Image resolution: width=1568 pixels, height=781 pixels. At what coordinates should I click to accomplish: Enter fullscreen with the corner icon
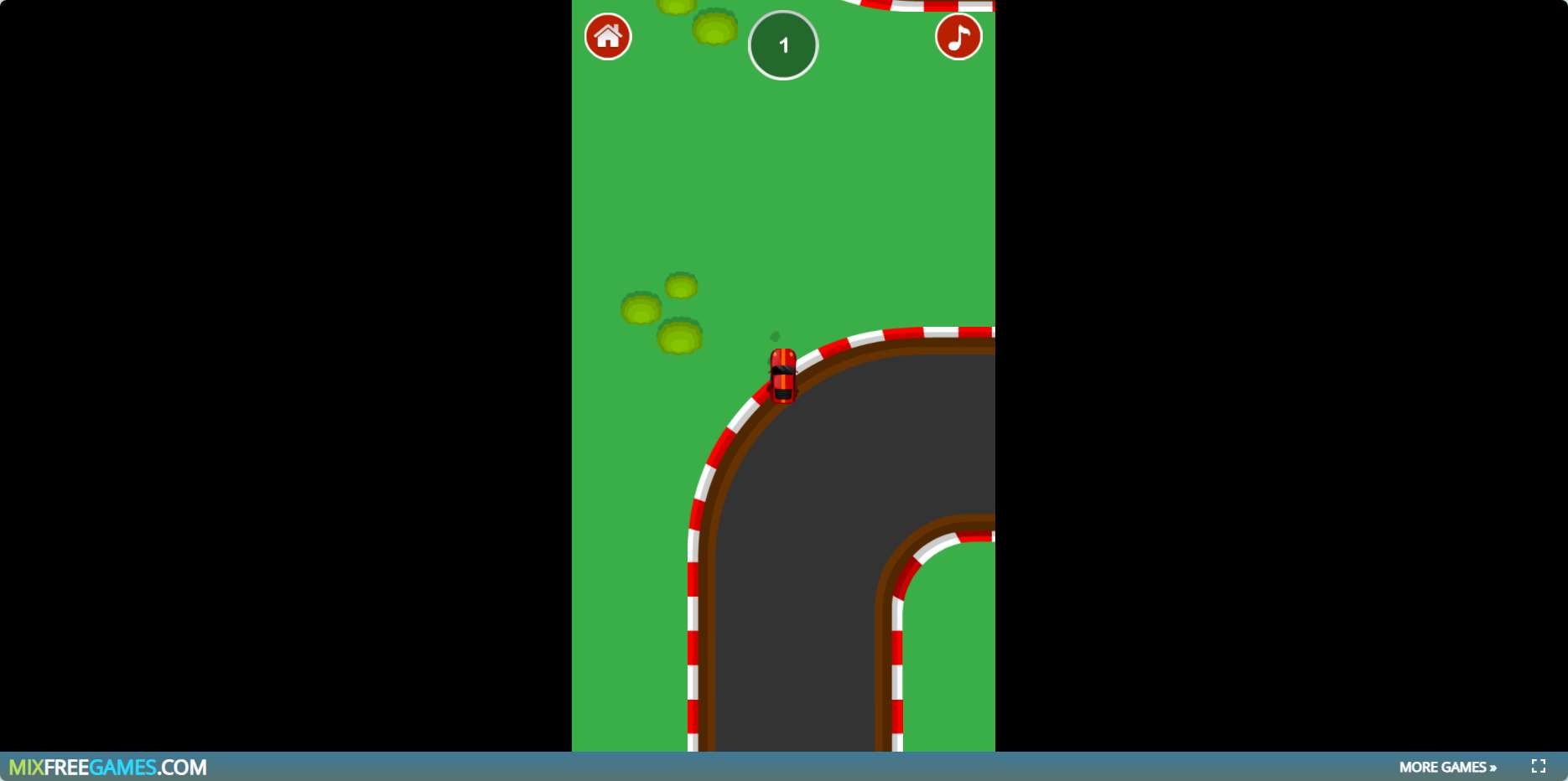point(1538,766)
